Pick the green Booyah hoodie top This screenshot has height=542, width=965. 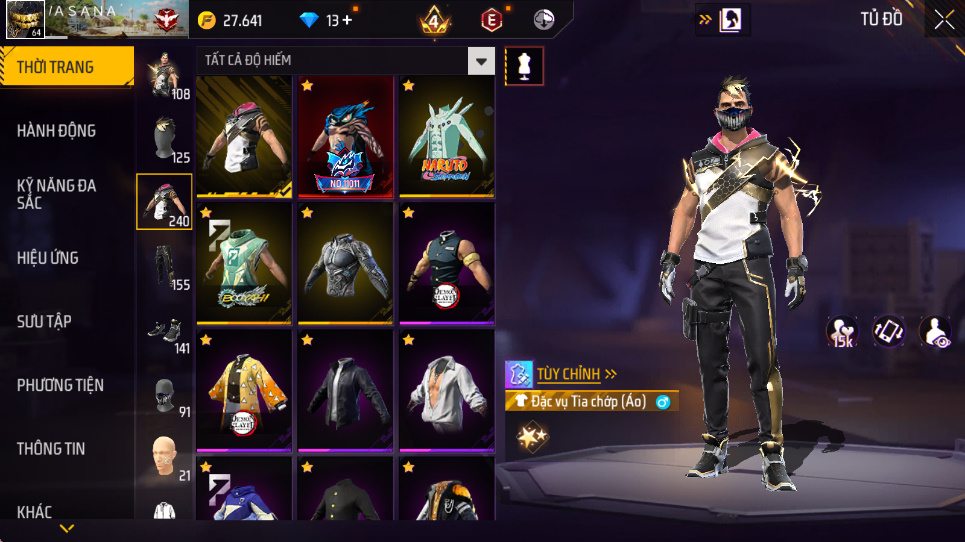click(244, 263)
